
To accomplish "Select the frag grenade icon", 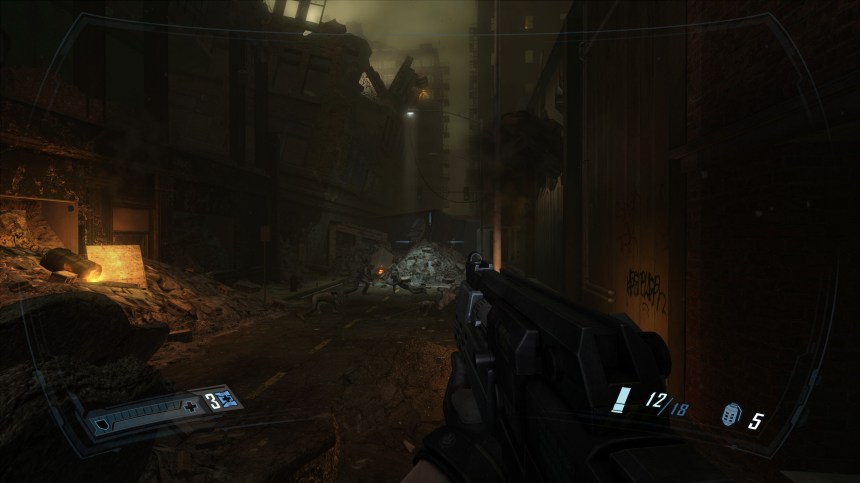I will point(731,416).
